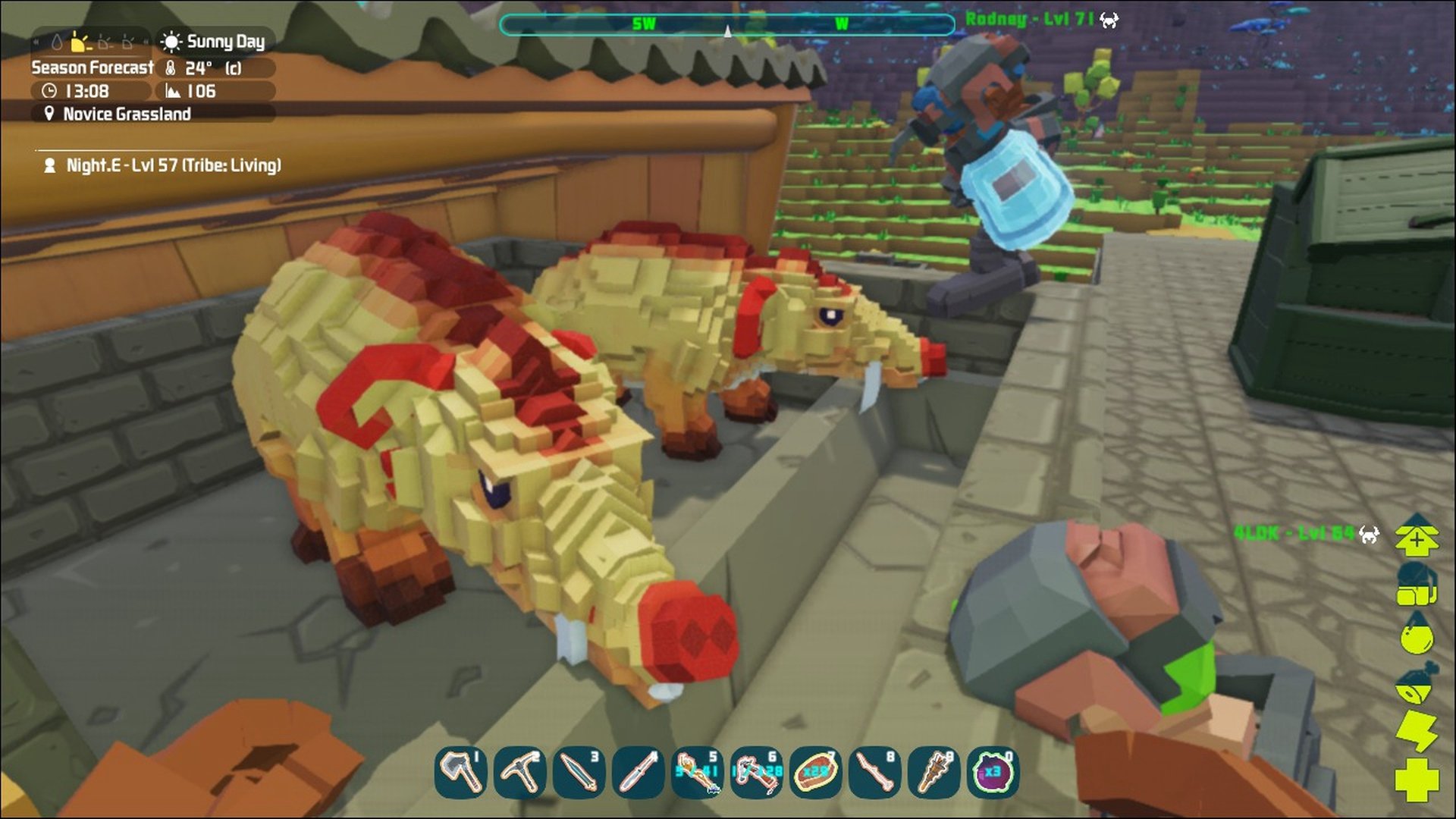
Task: Equip the torch in hotbar slot 9
Action: pos(934,772)
